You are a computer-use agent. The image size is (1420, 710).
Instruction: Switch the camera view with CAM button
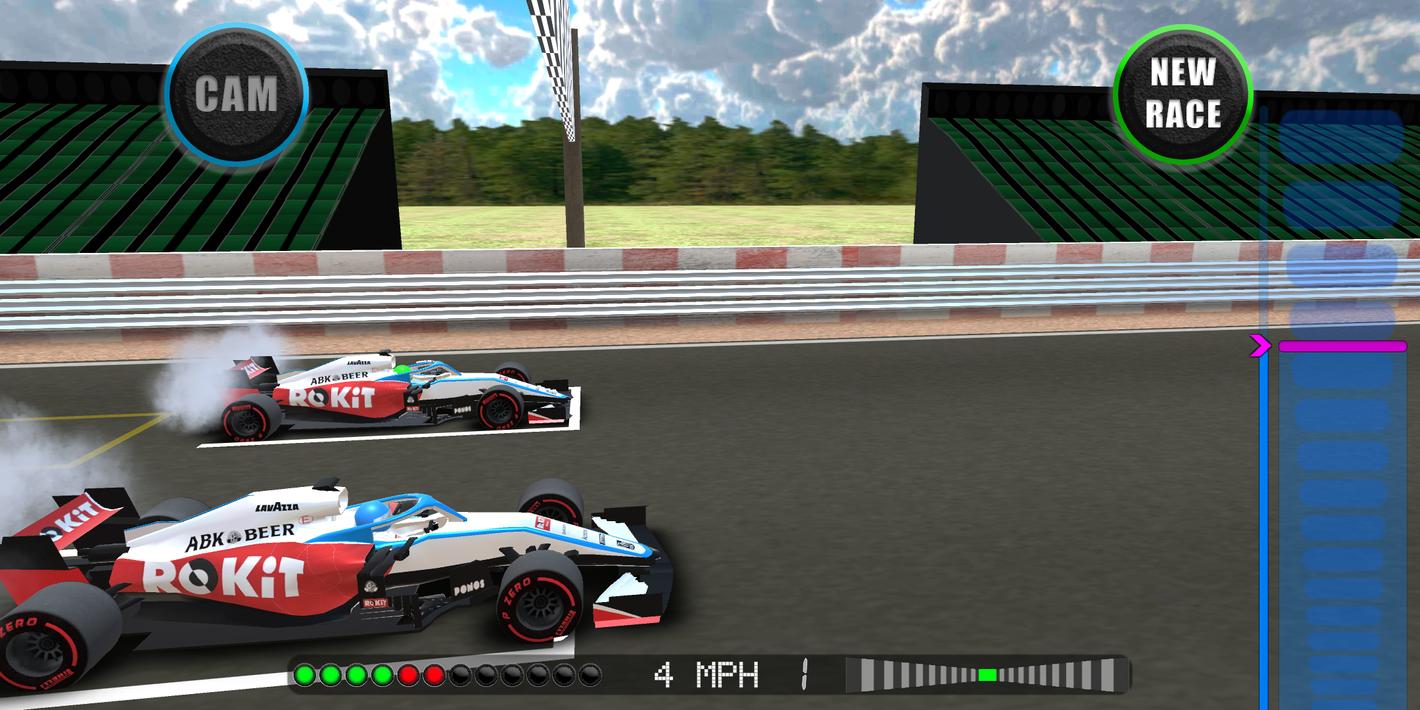(236, 95)
